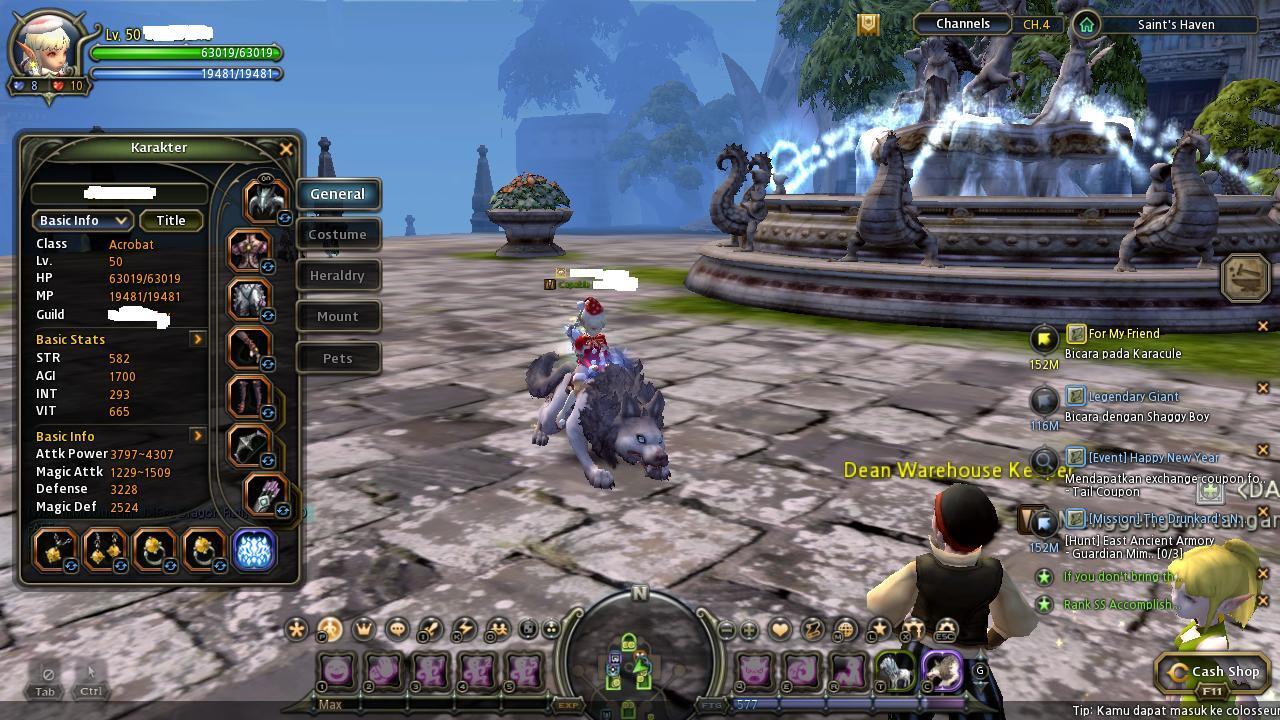
Task: Expand the Basic Stats arrow
Action: [198, 340]
